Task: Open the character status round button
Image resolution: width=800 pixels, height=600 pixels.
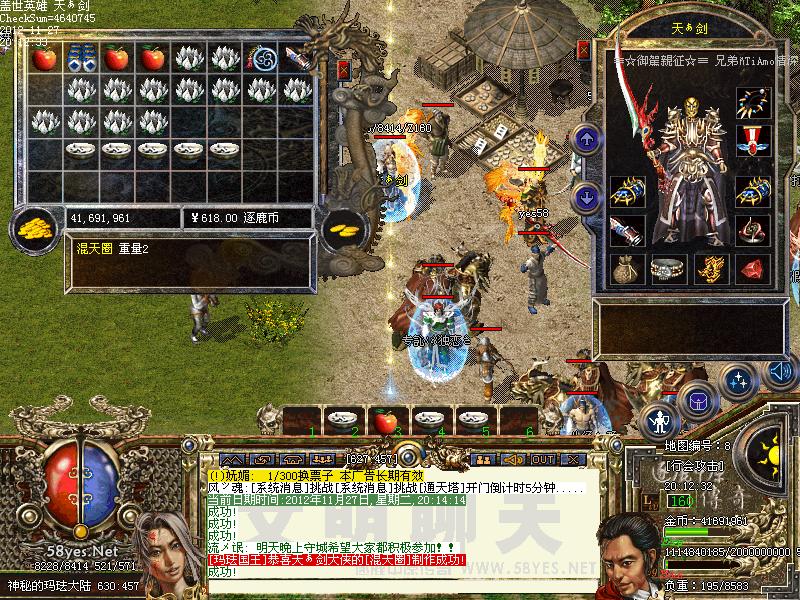Action: [x=659, y=420]
